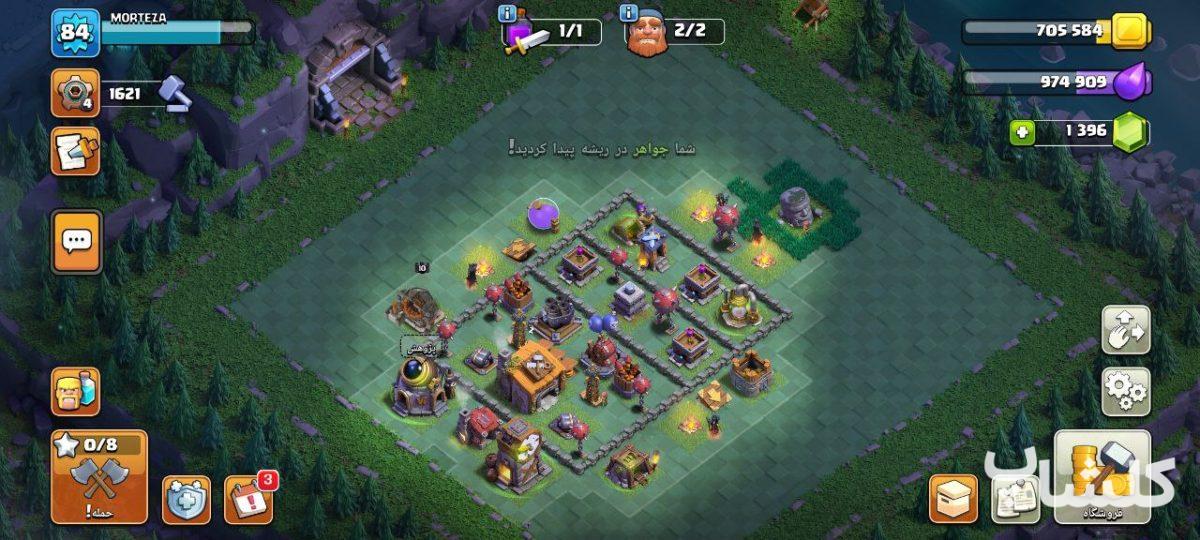This screenshot has height=540, width=1200.
Task: Open the pinned notes board button
Action: pos(1014,498)
